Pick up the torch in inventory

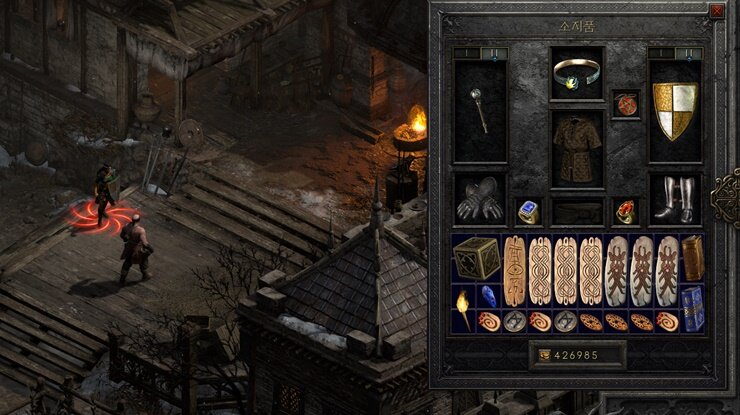(463, 309)
